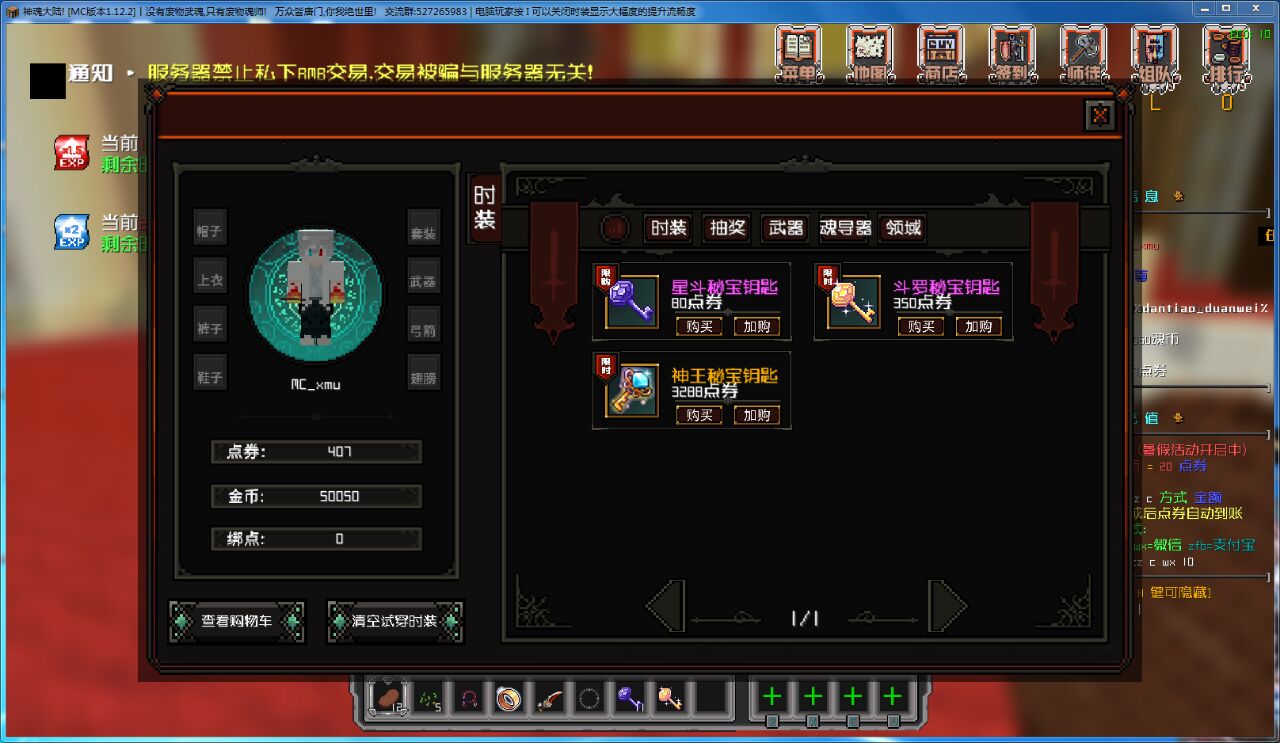
Task: Open 查看购物车 to view shopping cart
Action: point(236,621)
